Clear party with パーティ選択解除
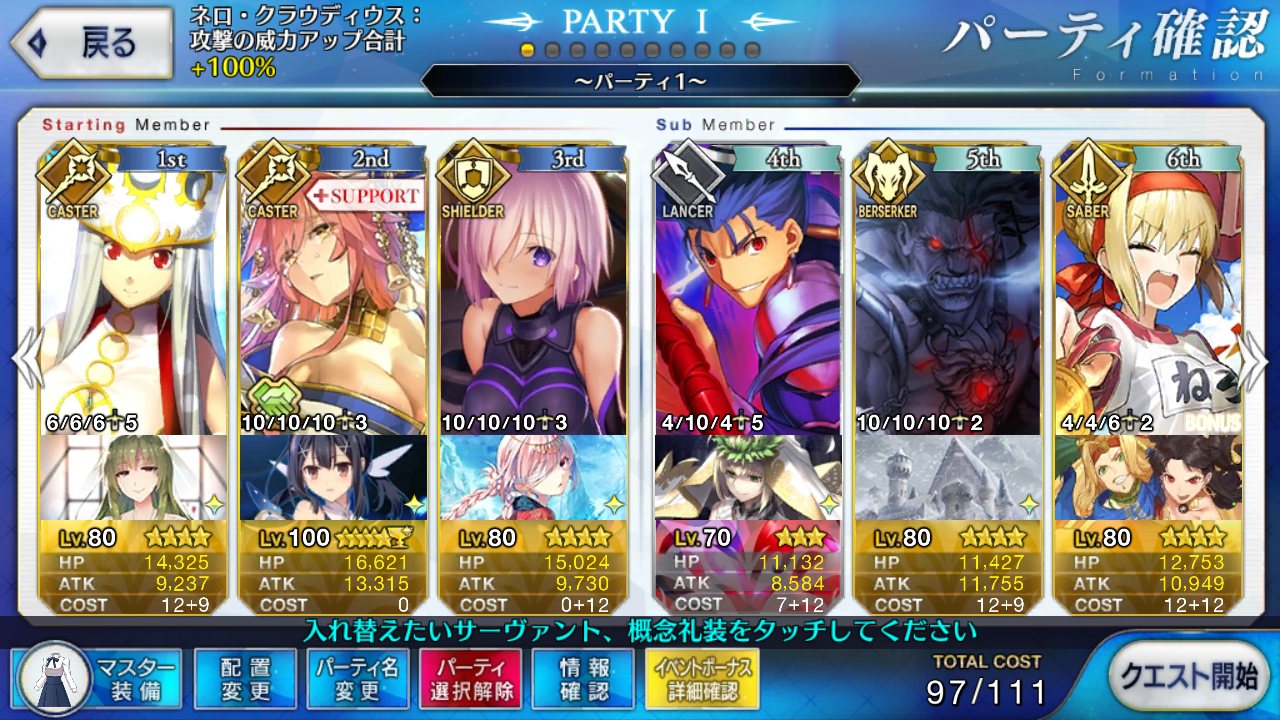Image resolution: width=1280 pixels, height=720 pixels. [x=471, y=678]
